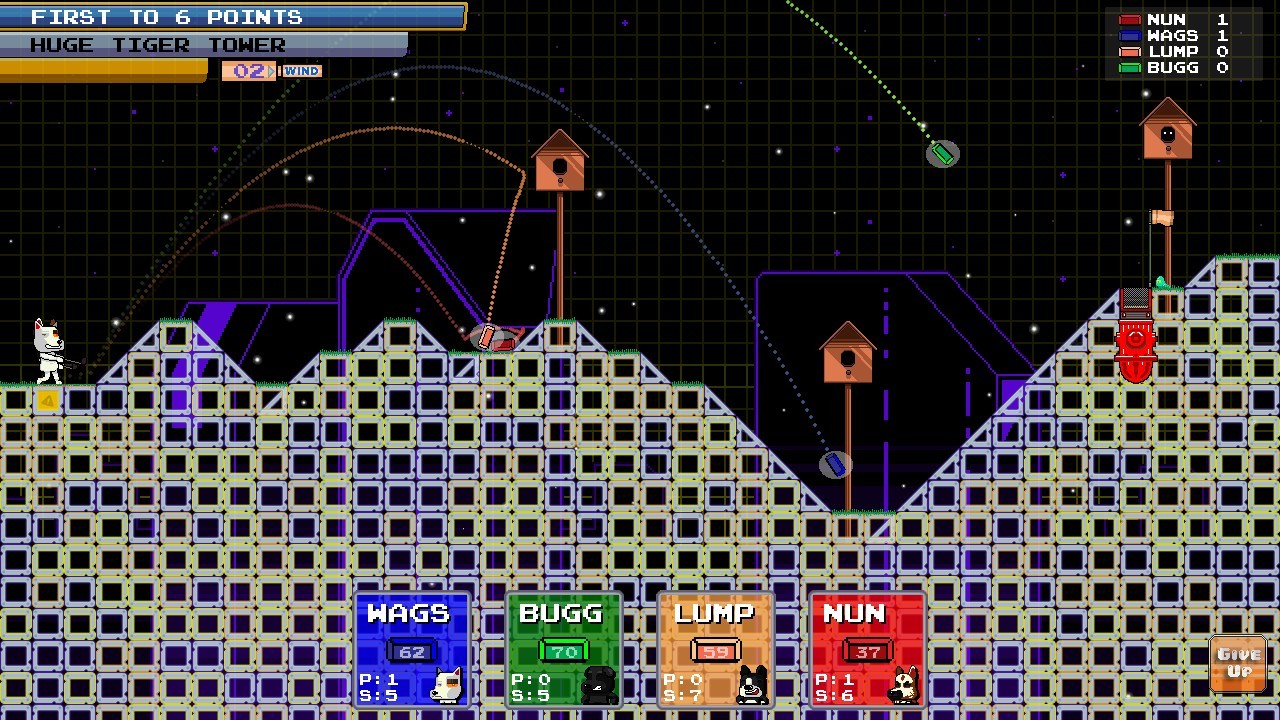This screenshot has width=1280, height=720.
Task: Select the orange LUMP player card
Action: coord(716,650)
